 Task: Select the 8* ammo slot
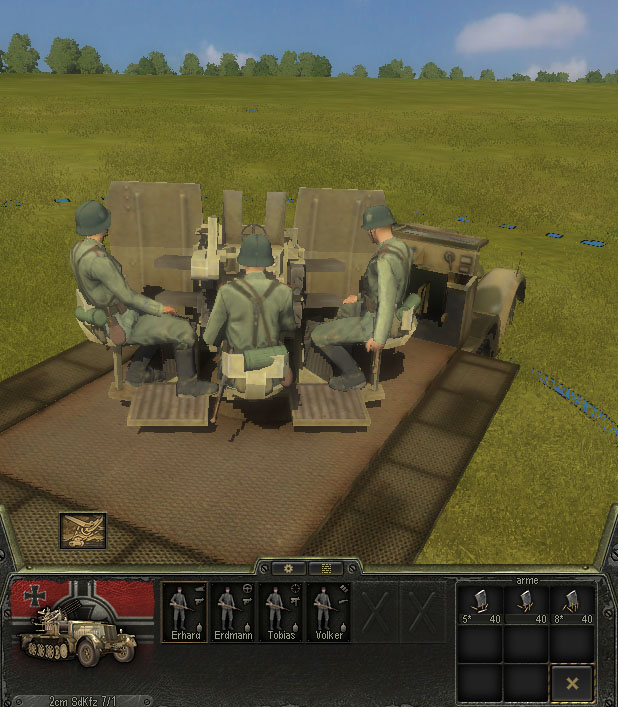pos(573,604)
